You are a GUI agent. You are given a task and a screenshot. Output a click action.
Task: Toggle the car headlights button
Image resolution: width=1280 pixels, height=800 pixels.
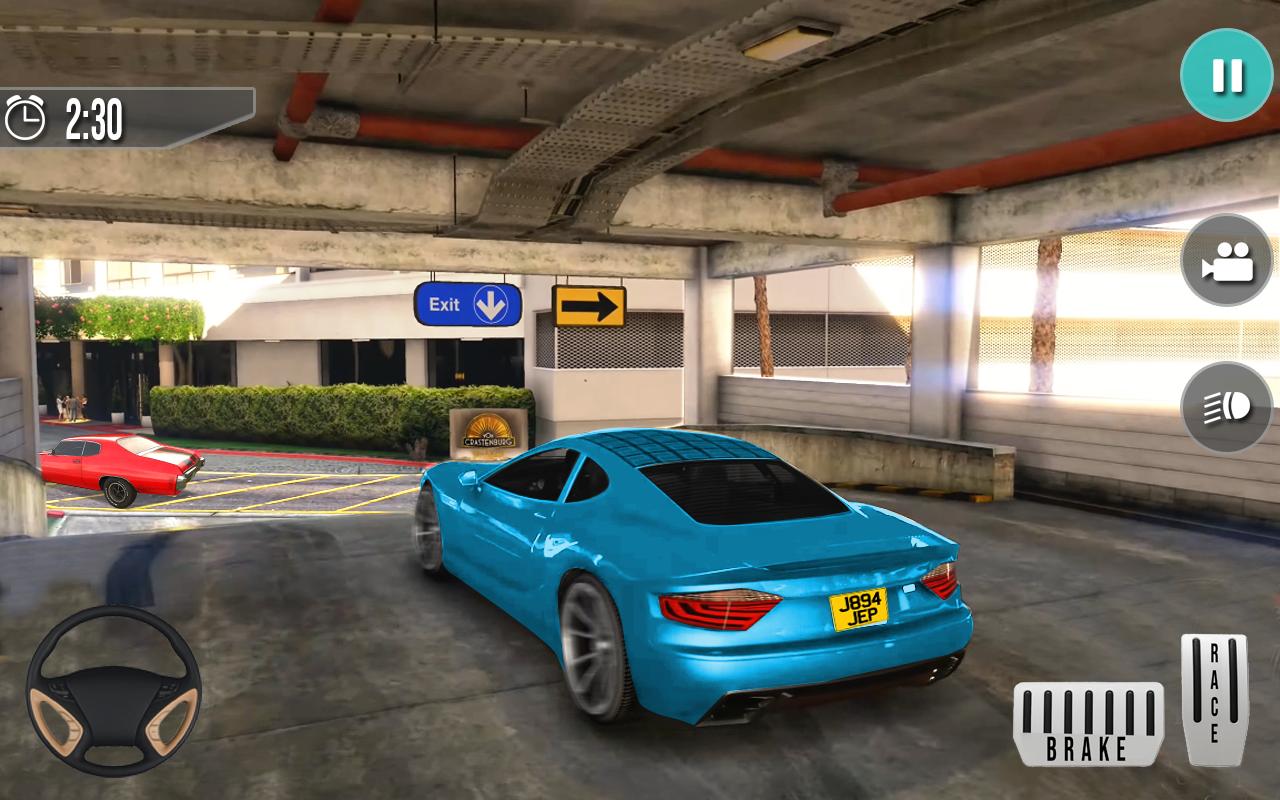1226,407
